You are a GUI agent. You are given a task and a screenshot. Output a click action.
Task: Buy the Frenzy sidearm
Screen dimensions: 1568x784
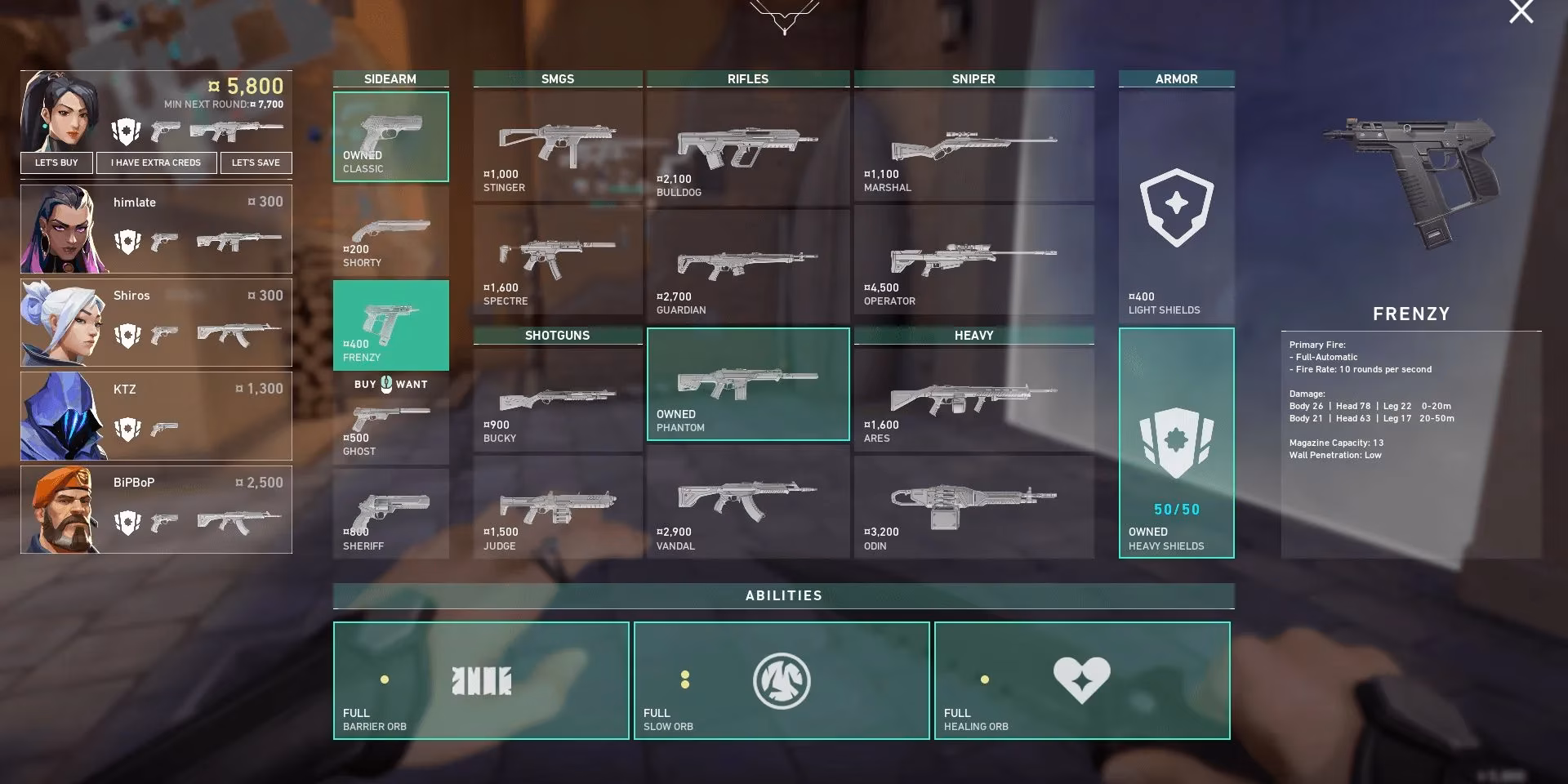[x=390, y=325]
